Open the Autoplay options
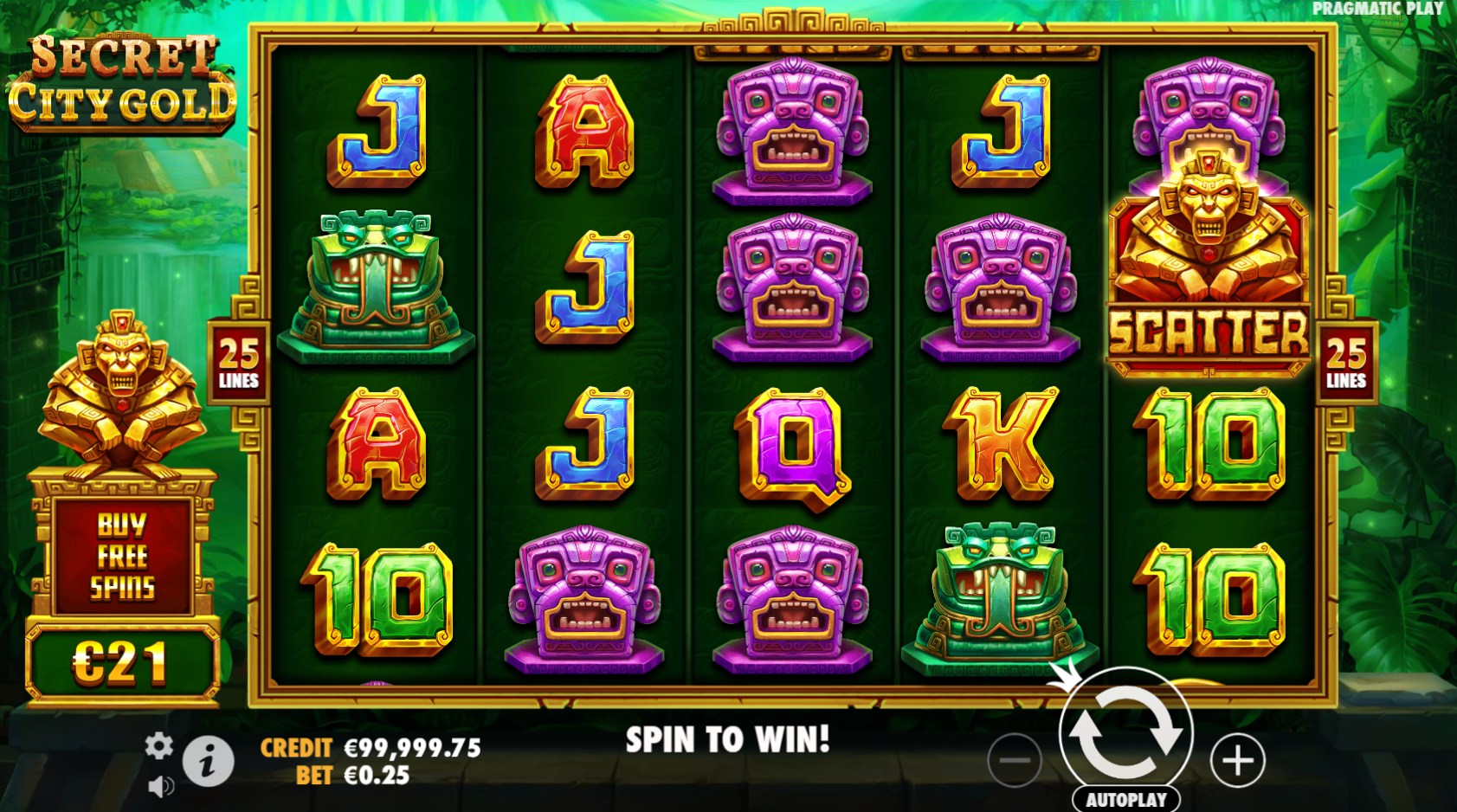Viewport: 1457px width, 812px height. tap(1125, 799)
